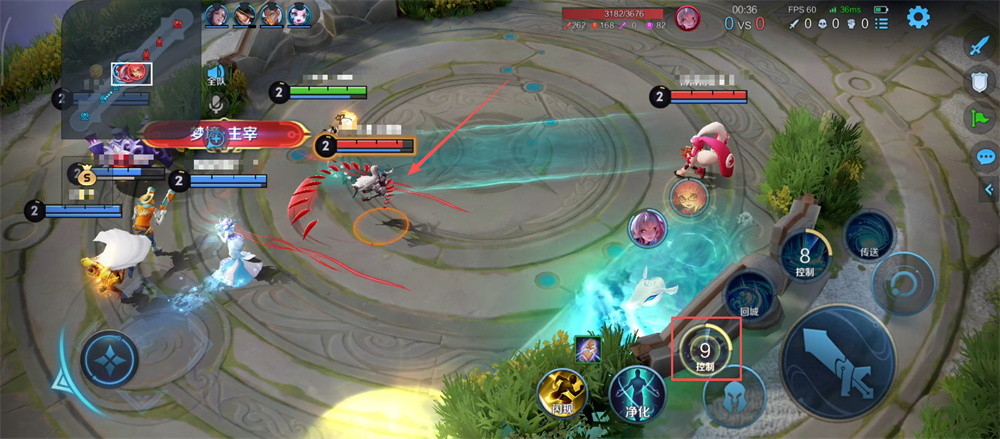Select the control skill showing cooldown 8
Image resolution: width=1000 pixels, height=439 pixels.
pos(805,256)
